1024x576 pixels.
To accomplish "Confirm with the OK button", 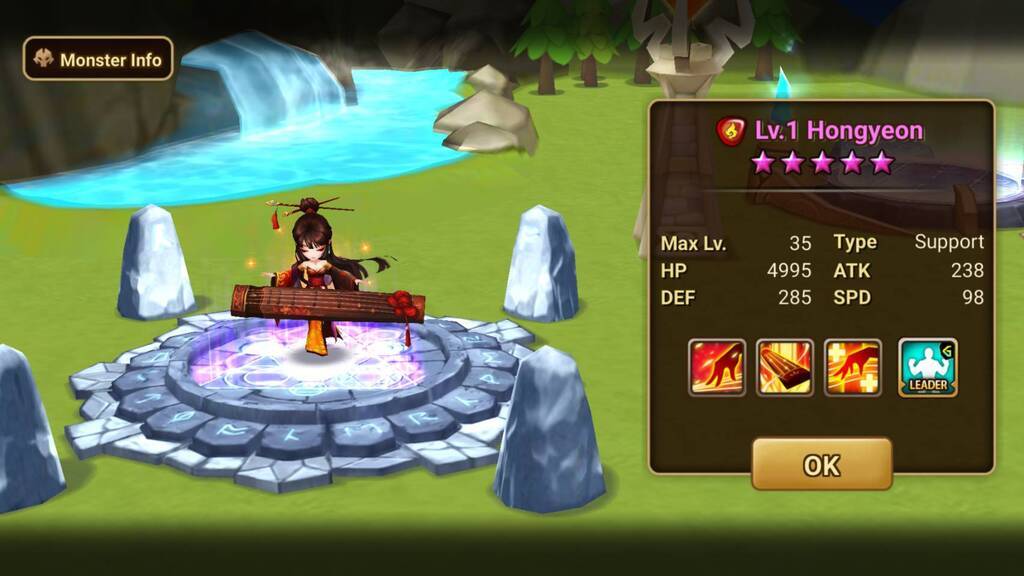I will click(821, 464).
